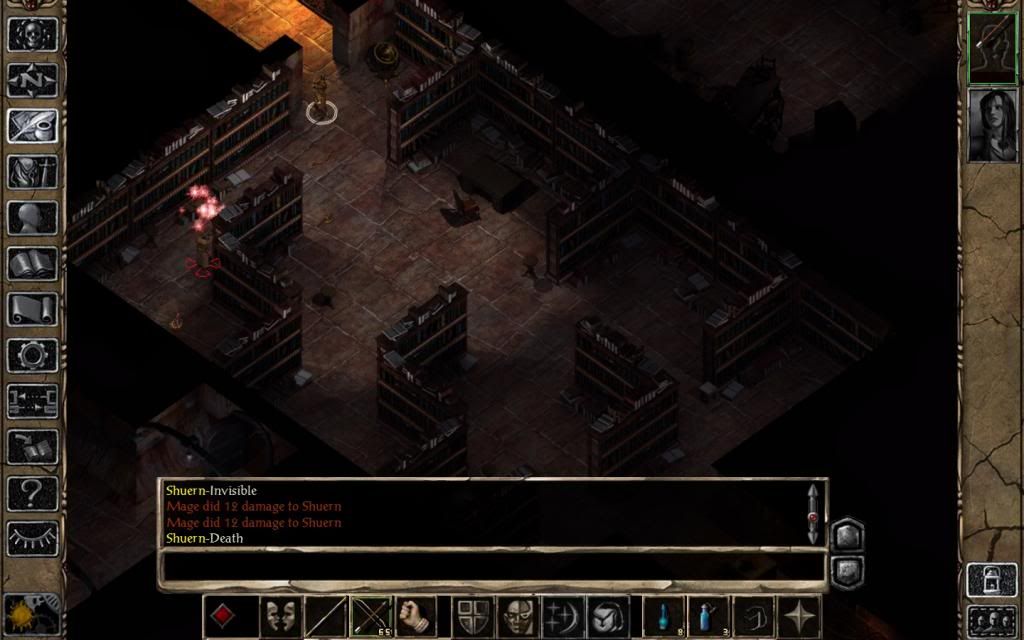Open game options with the gear button

tap(32, 355)
